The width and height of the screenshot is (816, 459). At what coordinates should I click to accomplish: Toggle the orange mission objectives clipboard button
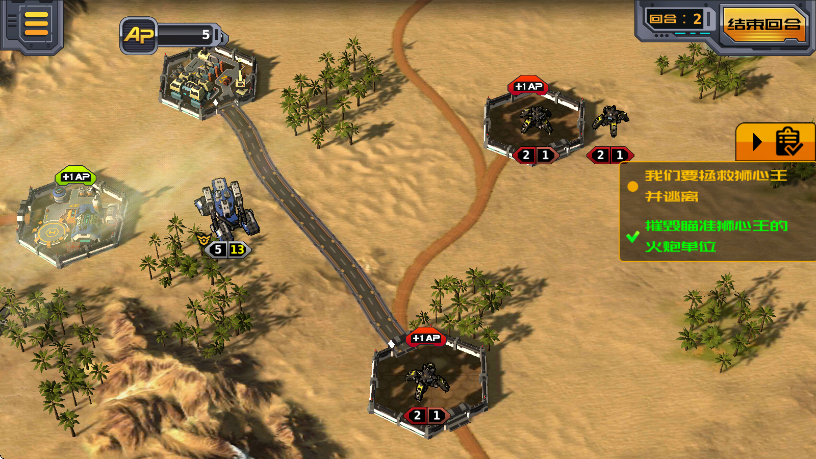(776, 142)
